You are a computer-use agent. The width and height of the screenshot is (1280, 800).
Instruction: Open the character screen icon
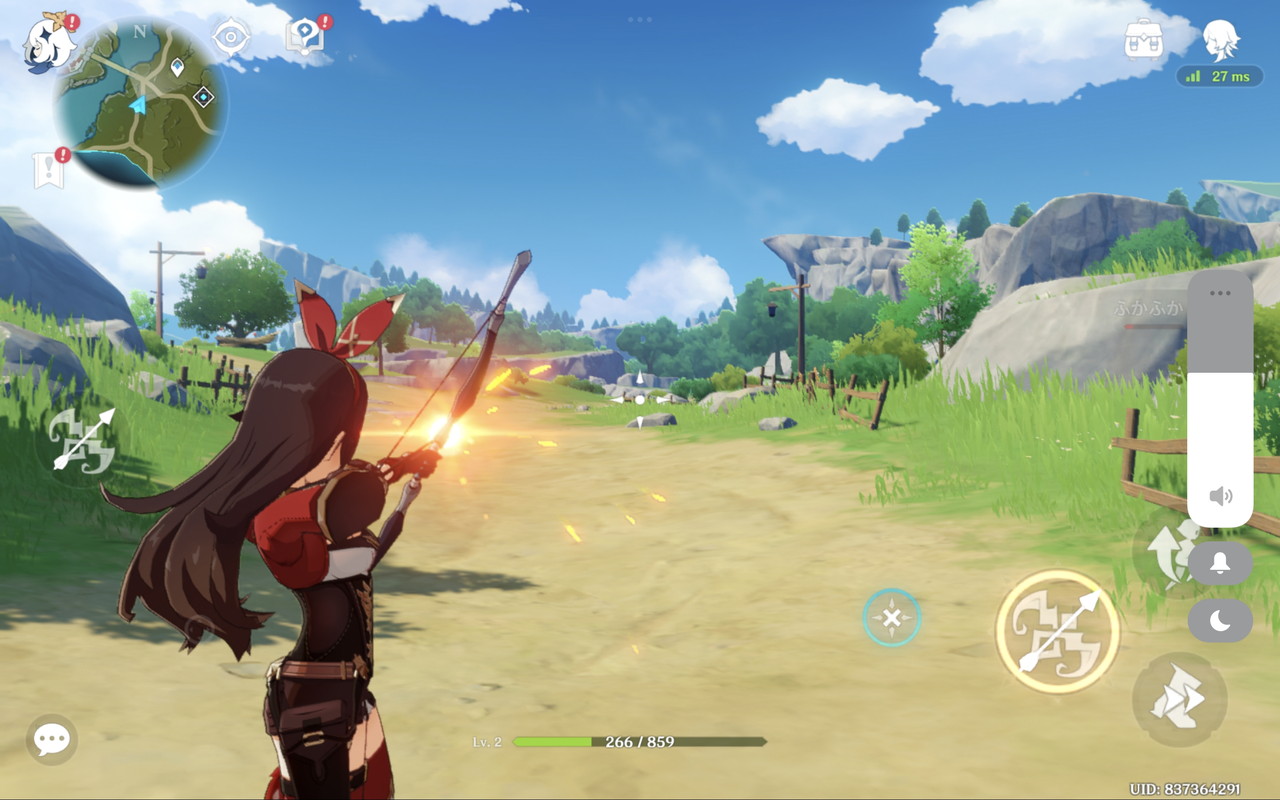(1220, 40)
